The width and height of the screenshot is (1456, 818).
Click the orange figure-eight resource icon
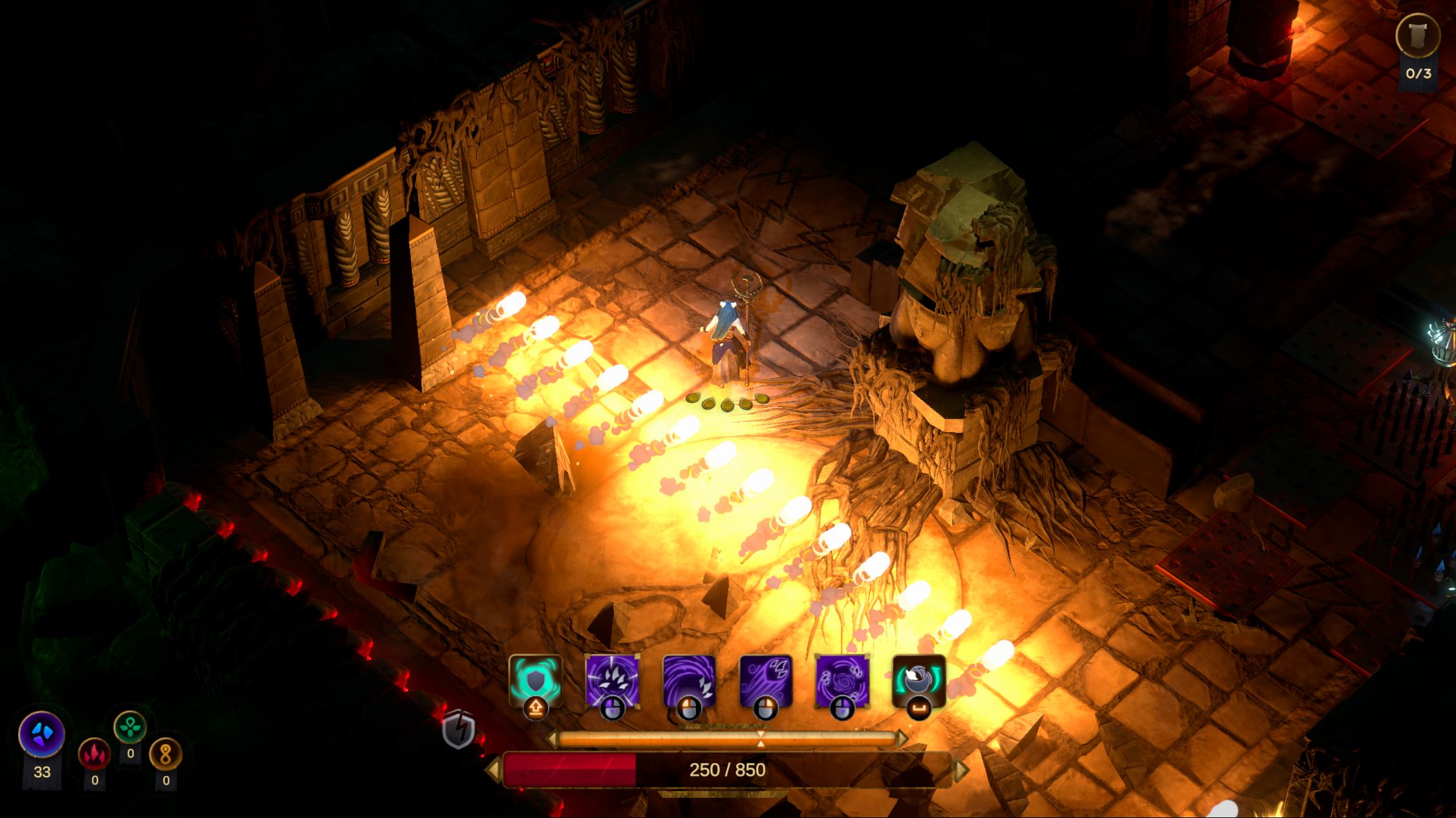click(166, 755)
